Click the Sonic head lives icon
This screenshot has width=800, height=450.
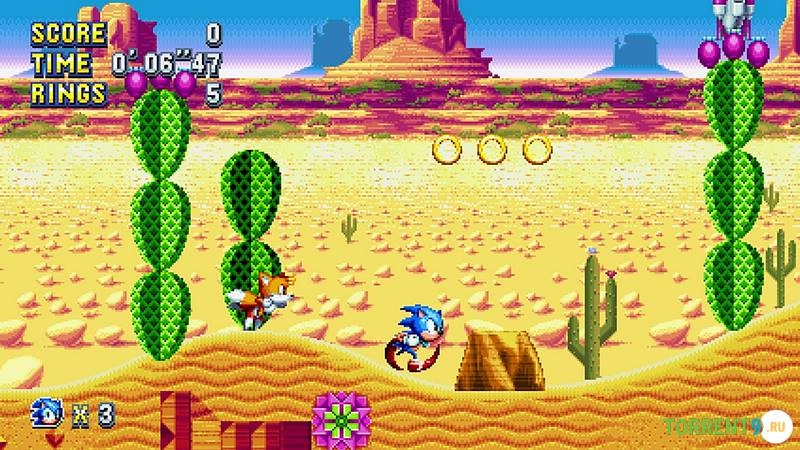pyautogui.click(x=47, y=411)
